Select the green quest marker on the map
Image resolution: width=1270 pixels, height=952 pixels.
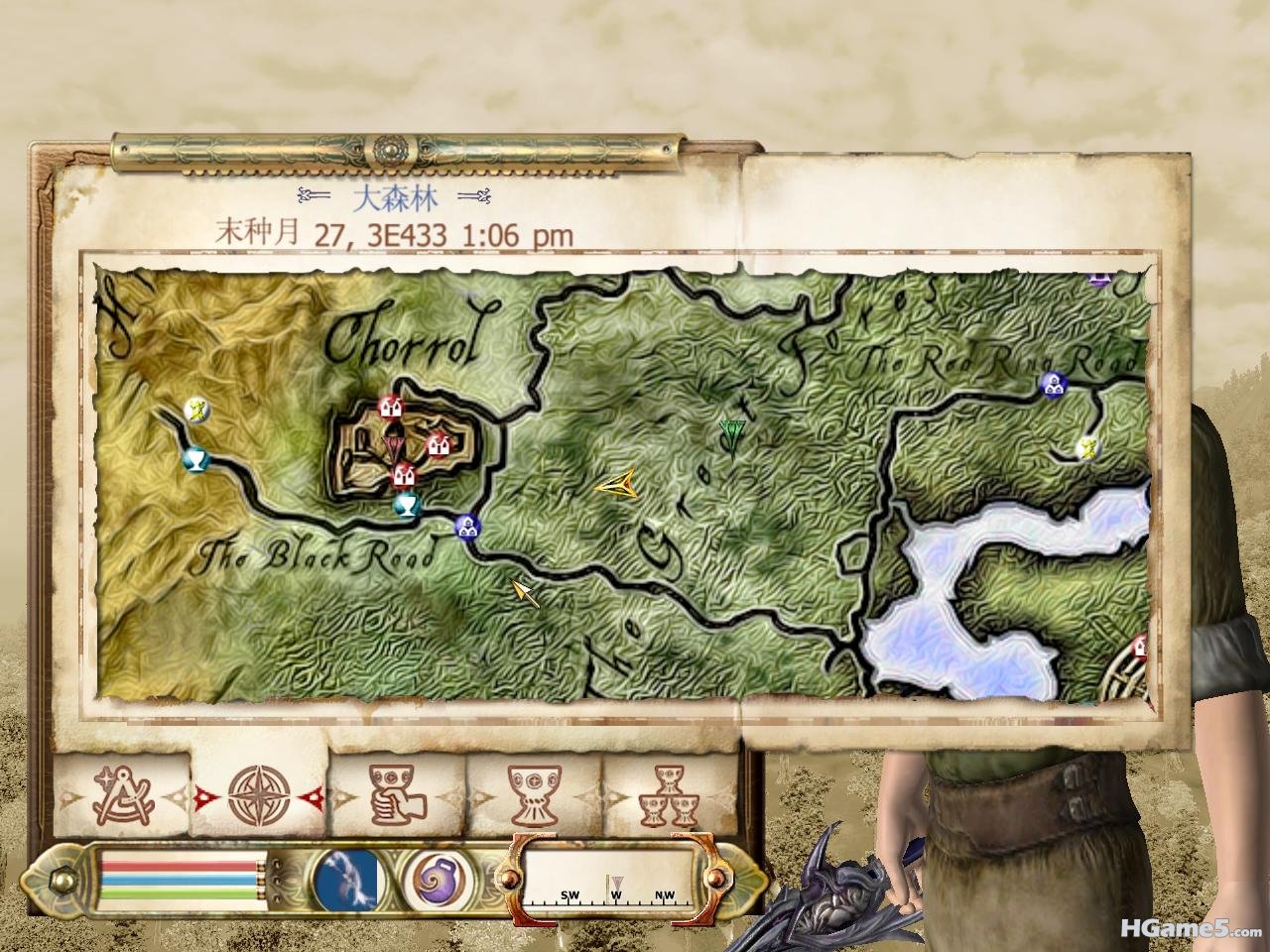pos(733,433)
